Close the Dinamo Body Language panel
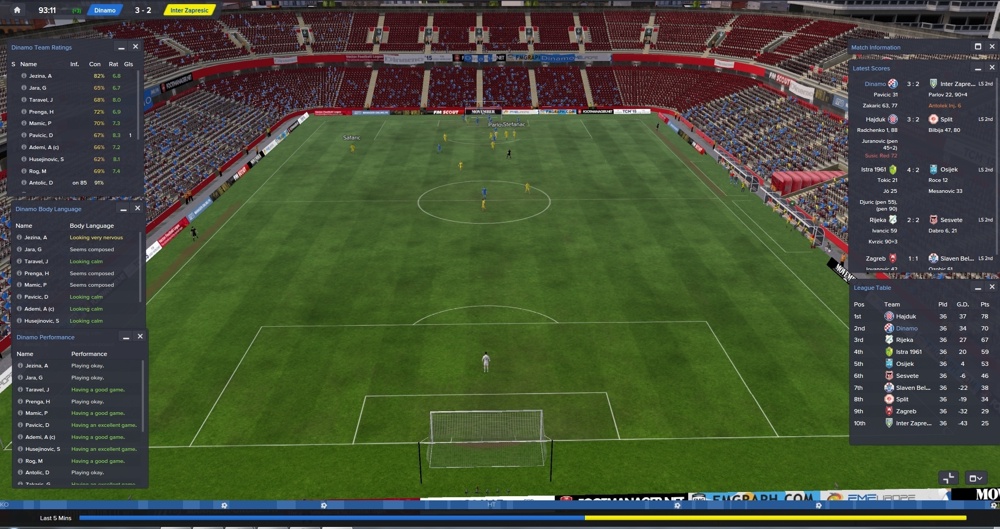This screenshot has width=1000, height=529. coord(138,209)
